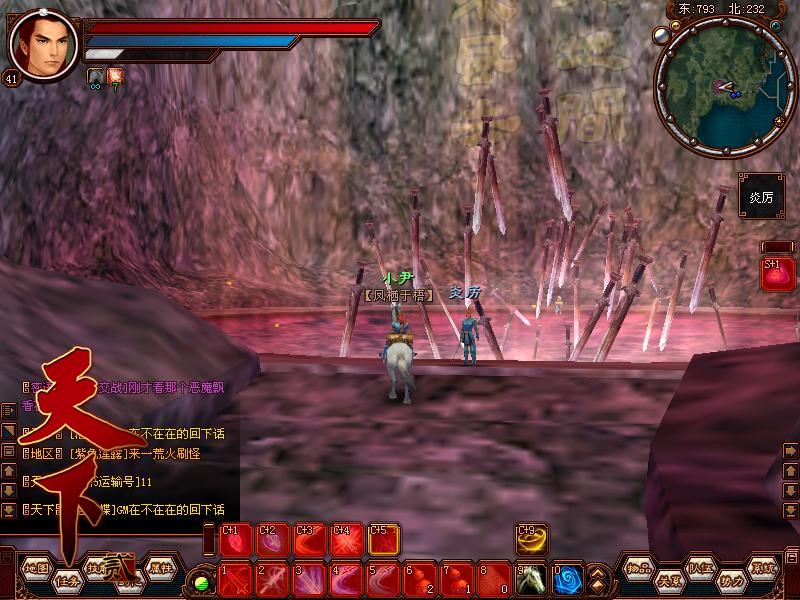The width and height of the screenshot is (800, 600).
Task: Use the red potion in hotbar slot 7
Action: tap(458, 579)
